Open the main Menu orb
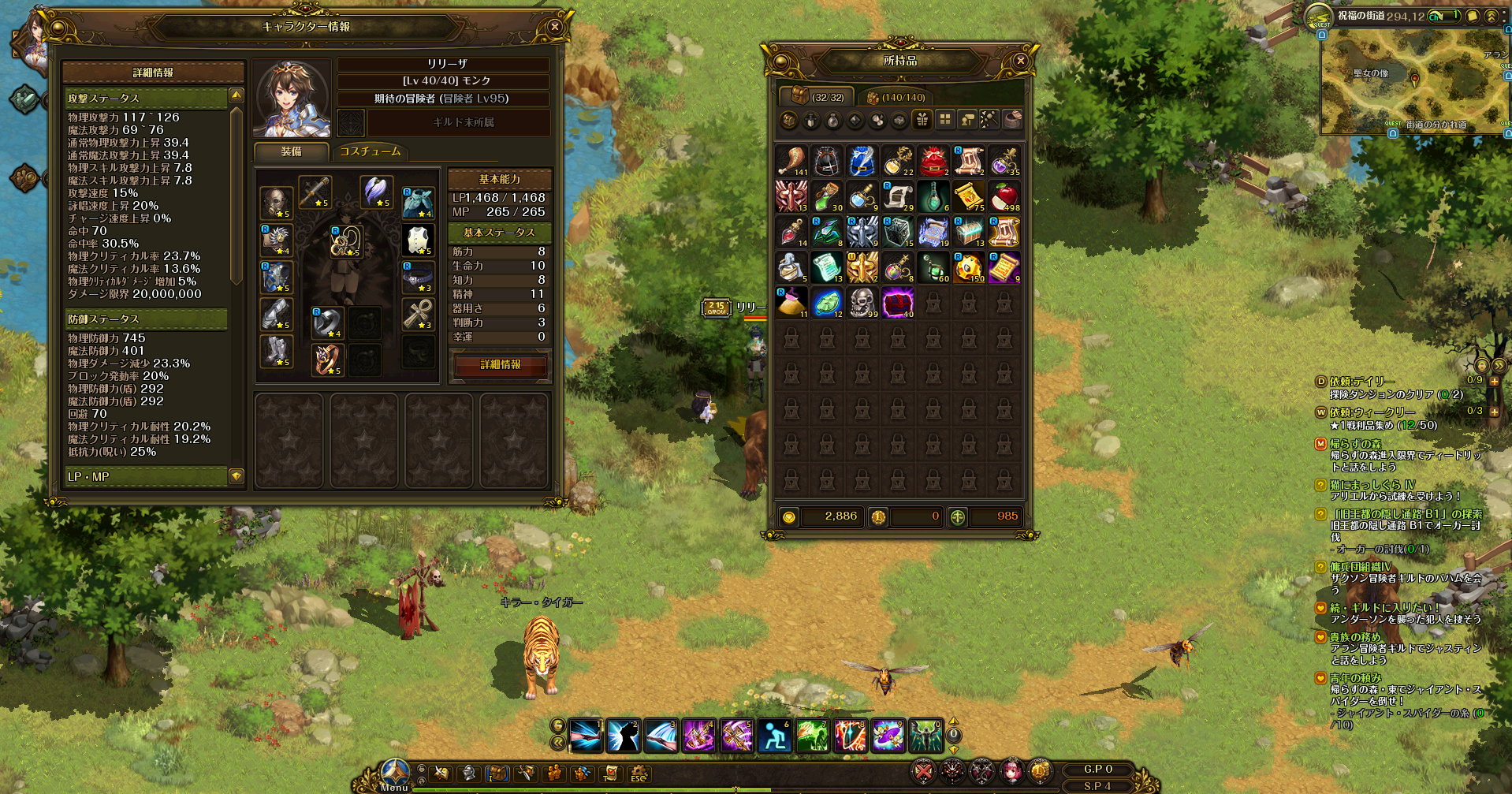The image size is (1512, 794). point(394,773)
